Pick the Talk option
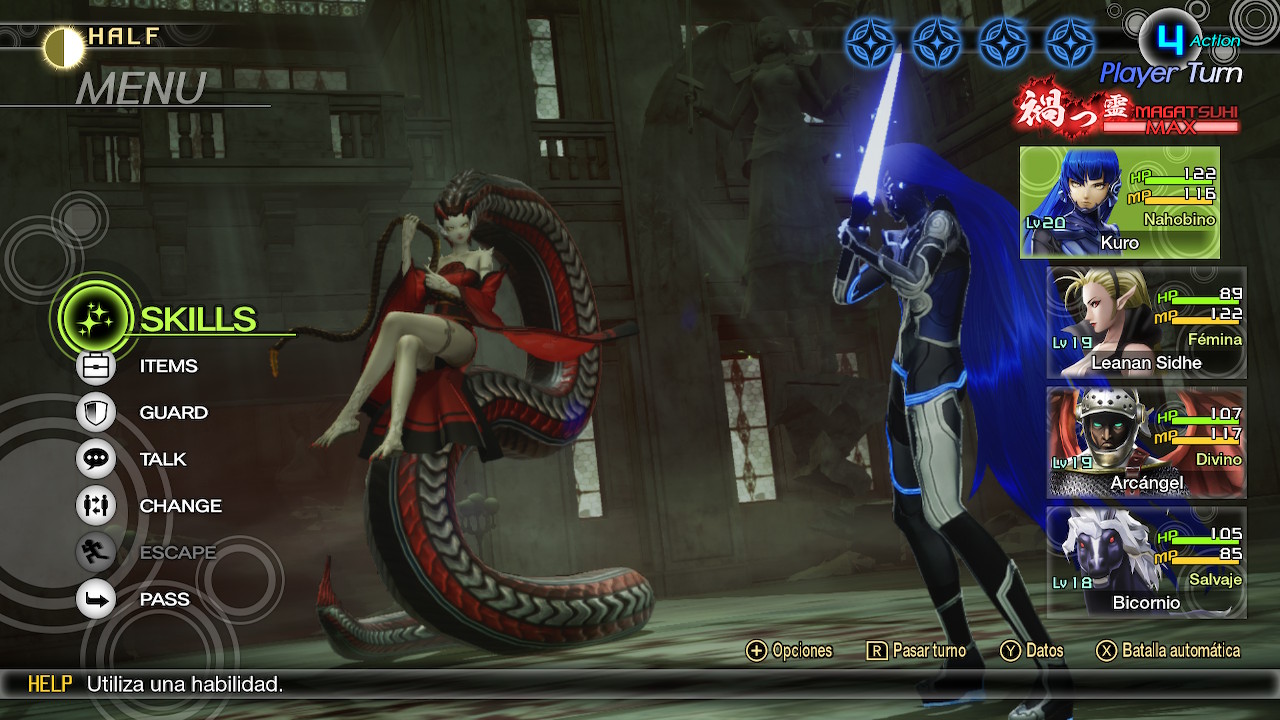1280x720 pixels. [163, 459]
